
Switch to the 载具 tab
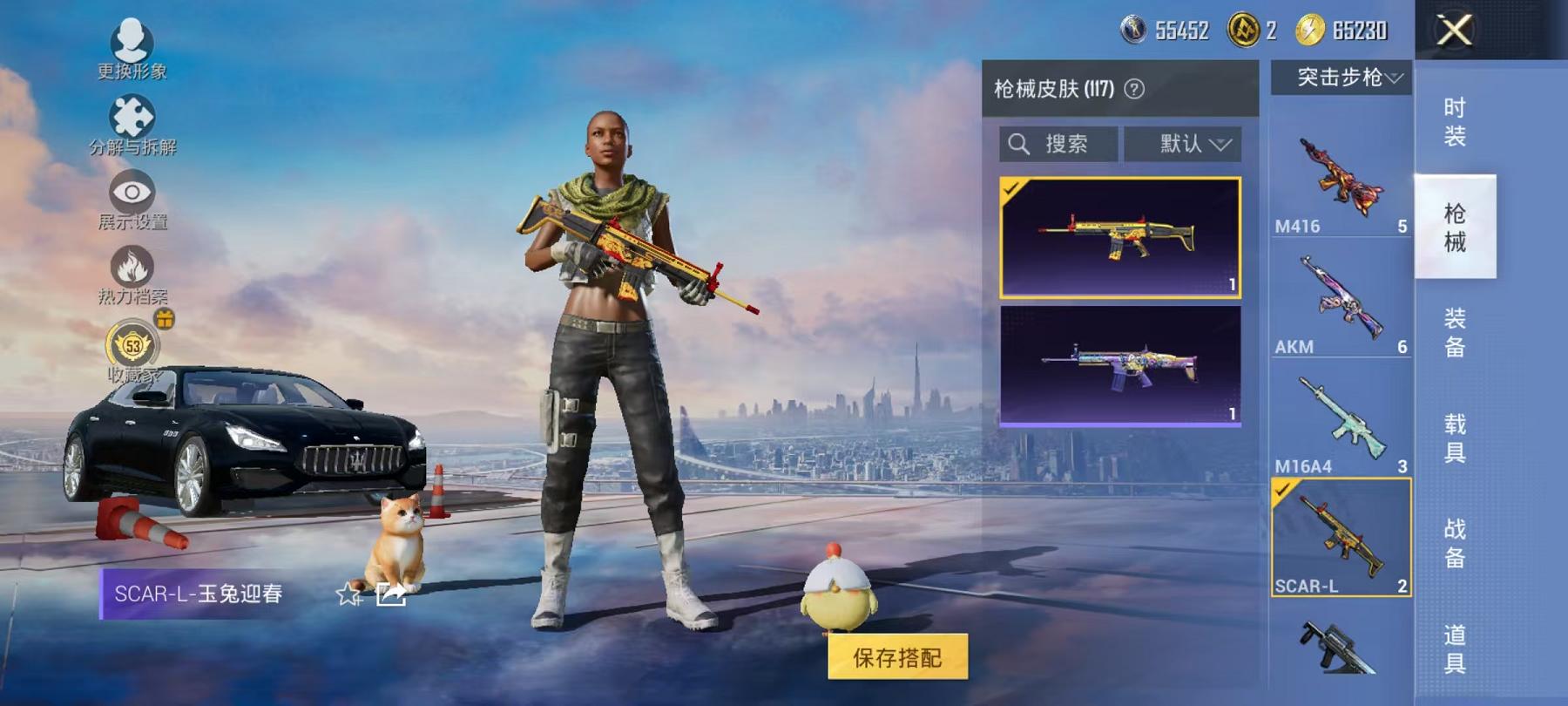(x=1456, y=445)
